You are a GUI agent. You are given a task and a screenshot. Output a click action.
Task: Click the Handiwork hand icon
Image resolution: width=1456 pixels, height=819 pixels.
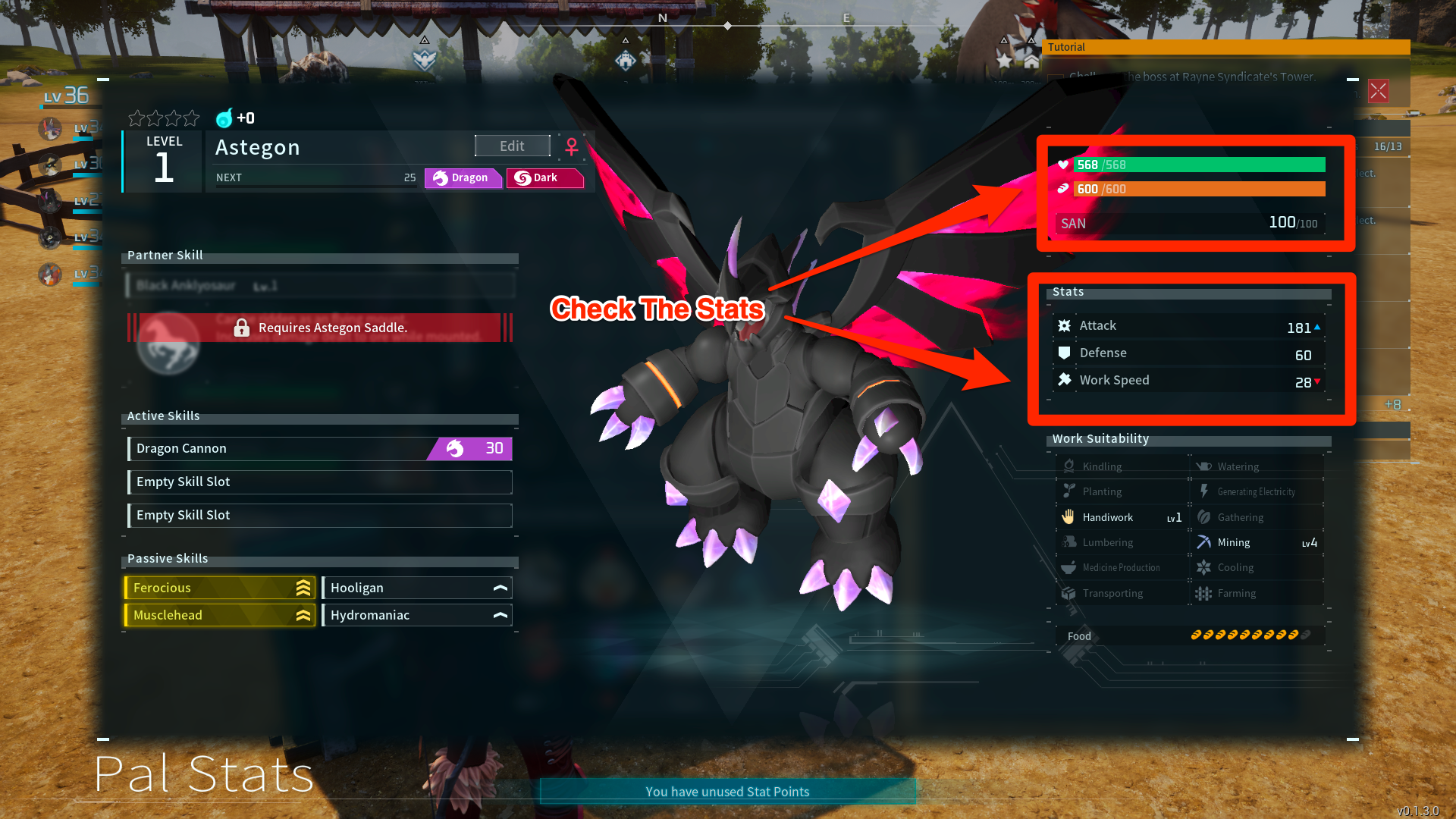point(1069,516)
